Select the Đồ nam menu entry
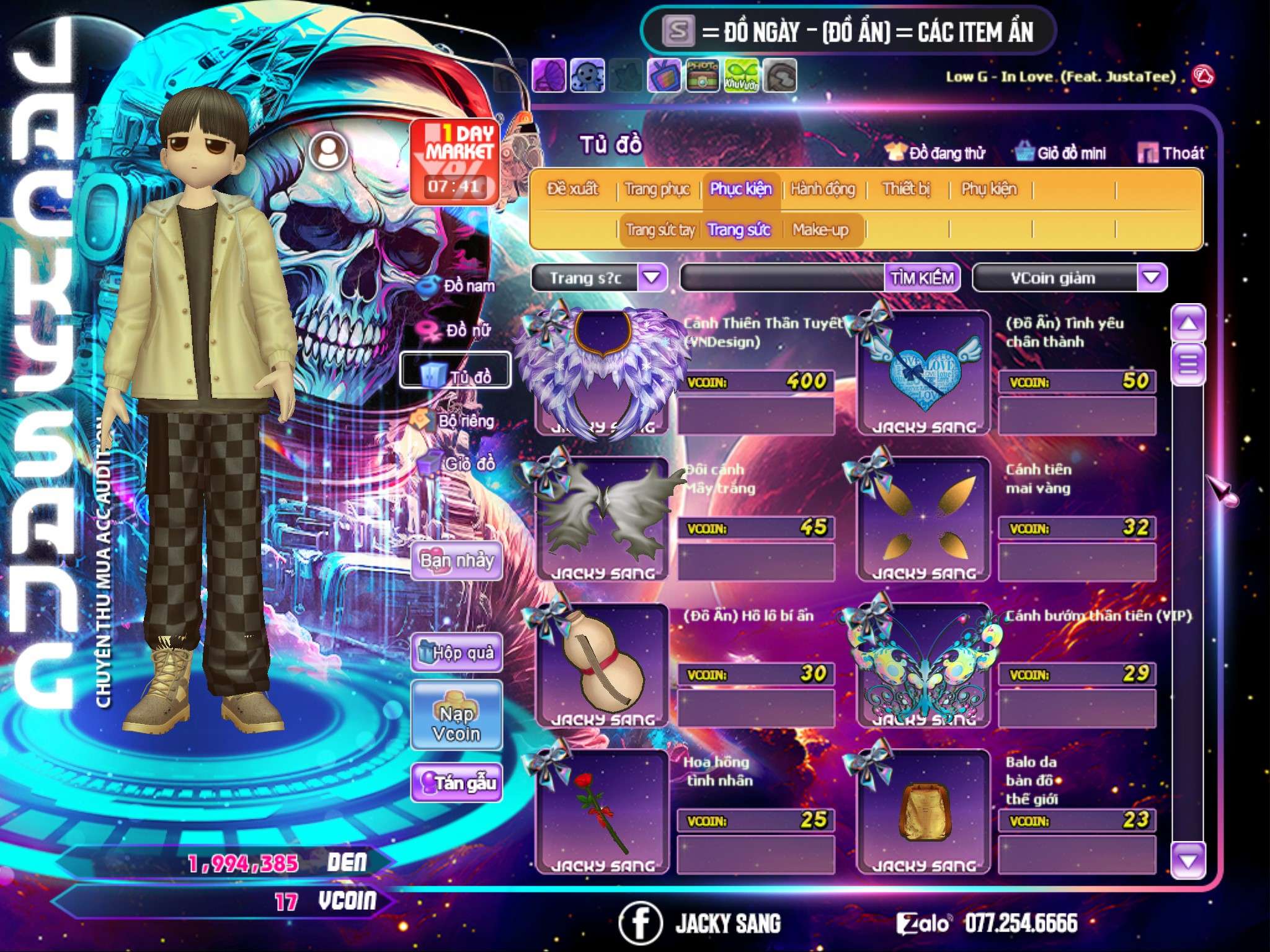 coord(458,286)
